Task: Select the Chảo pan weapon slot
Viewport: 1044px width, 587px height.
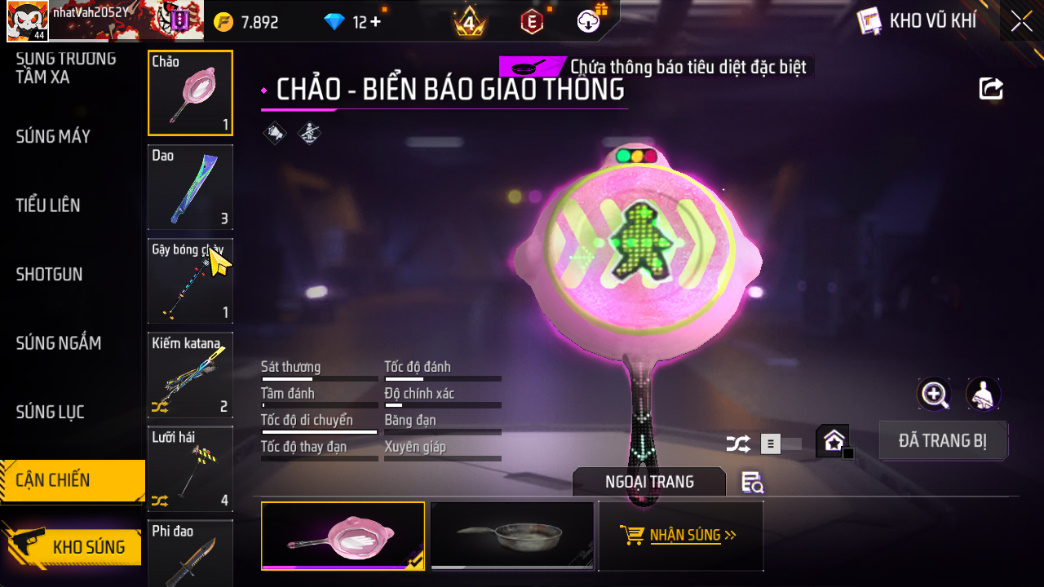Action: click(x=190, y=93)
